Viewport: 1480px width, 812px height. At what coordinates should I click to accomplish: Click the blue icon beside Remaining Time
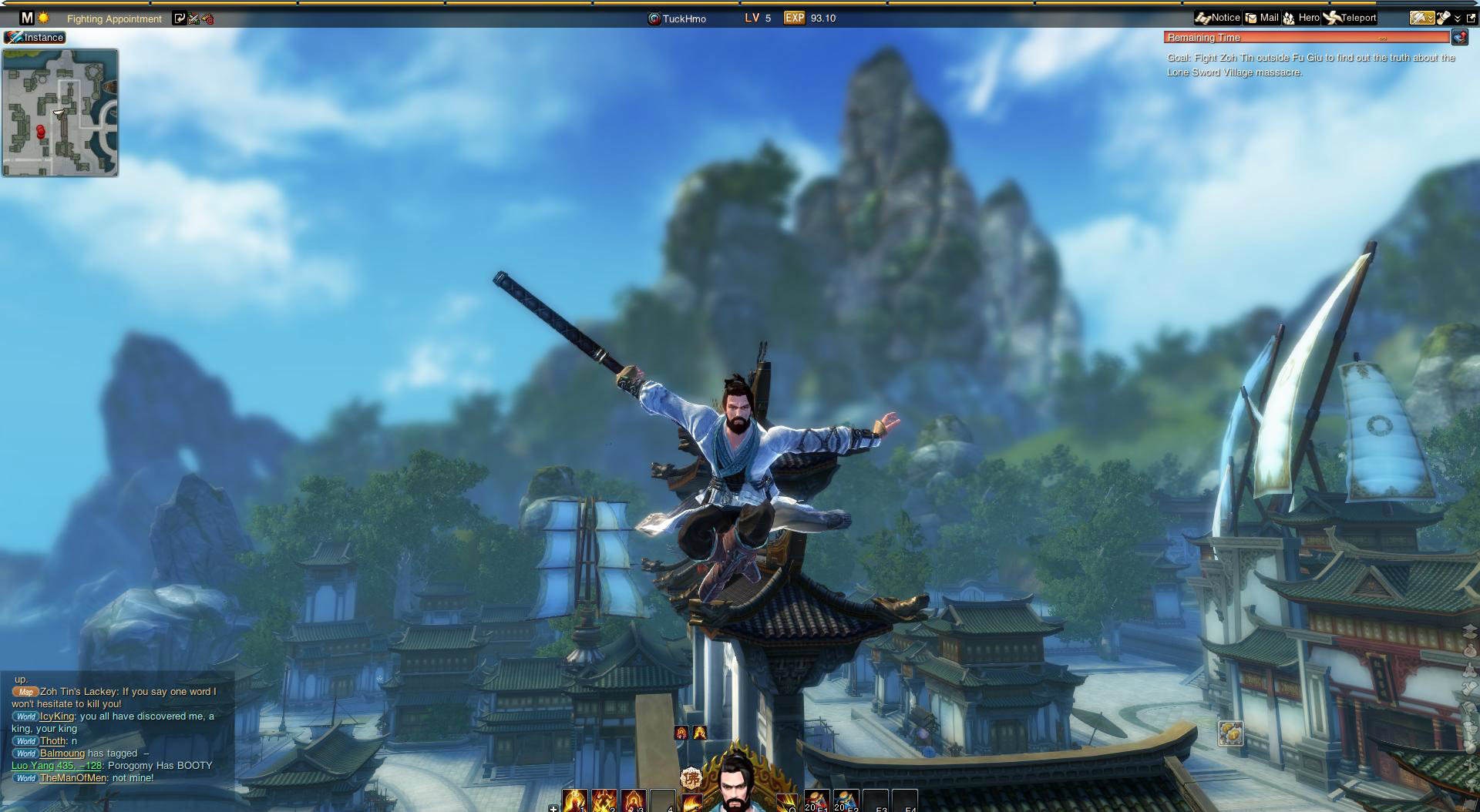tap(1459, 36)
